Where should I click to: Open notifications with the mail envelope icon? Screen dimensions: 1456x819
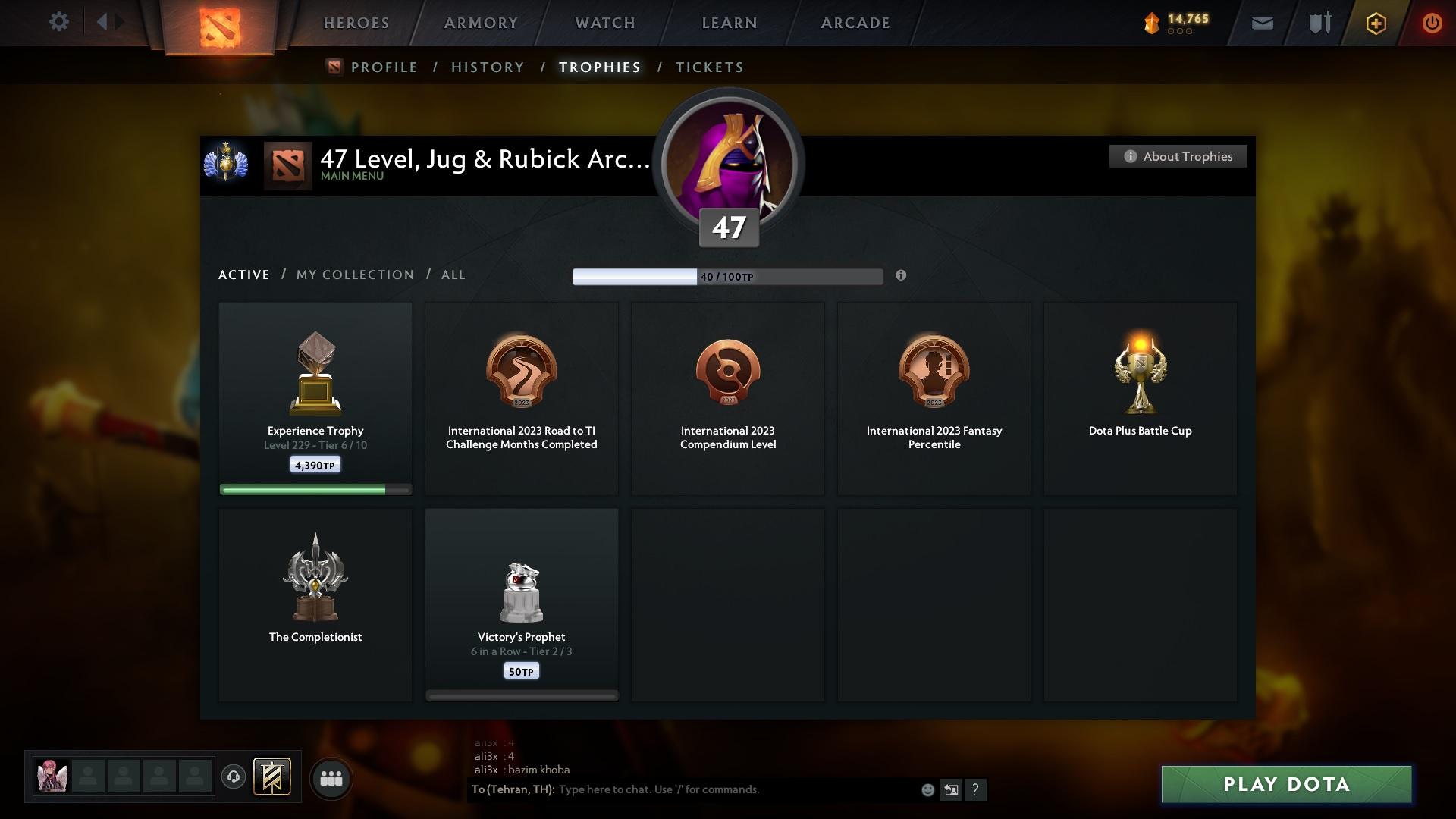tap(1261, 22)
